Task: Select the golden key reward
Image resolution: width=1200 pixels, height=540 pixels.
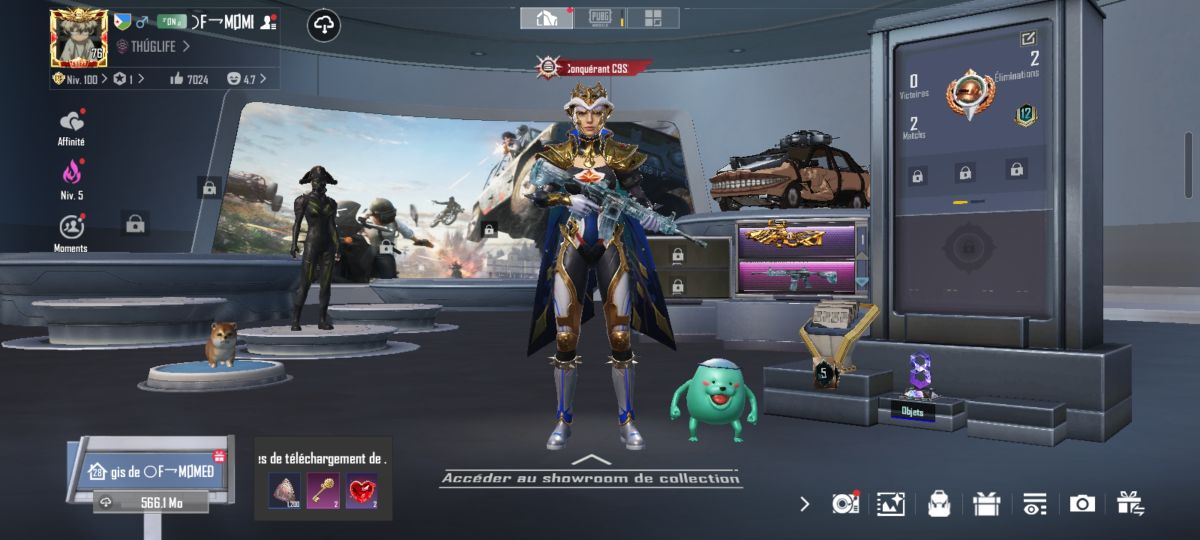Action: (x=324, y=490)
